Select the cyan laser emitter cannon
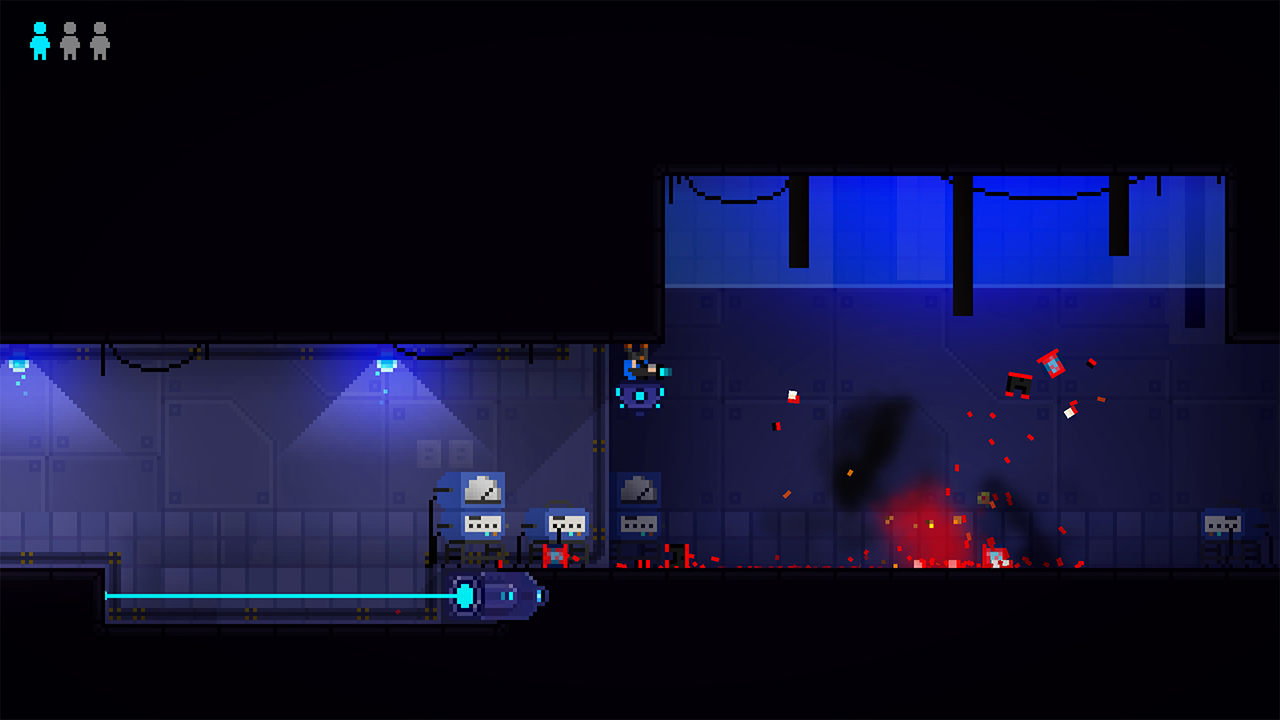The height and width of the screenshot is (720, 1280). (495, 597)
